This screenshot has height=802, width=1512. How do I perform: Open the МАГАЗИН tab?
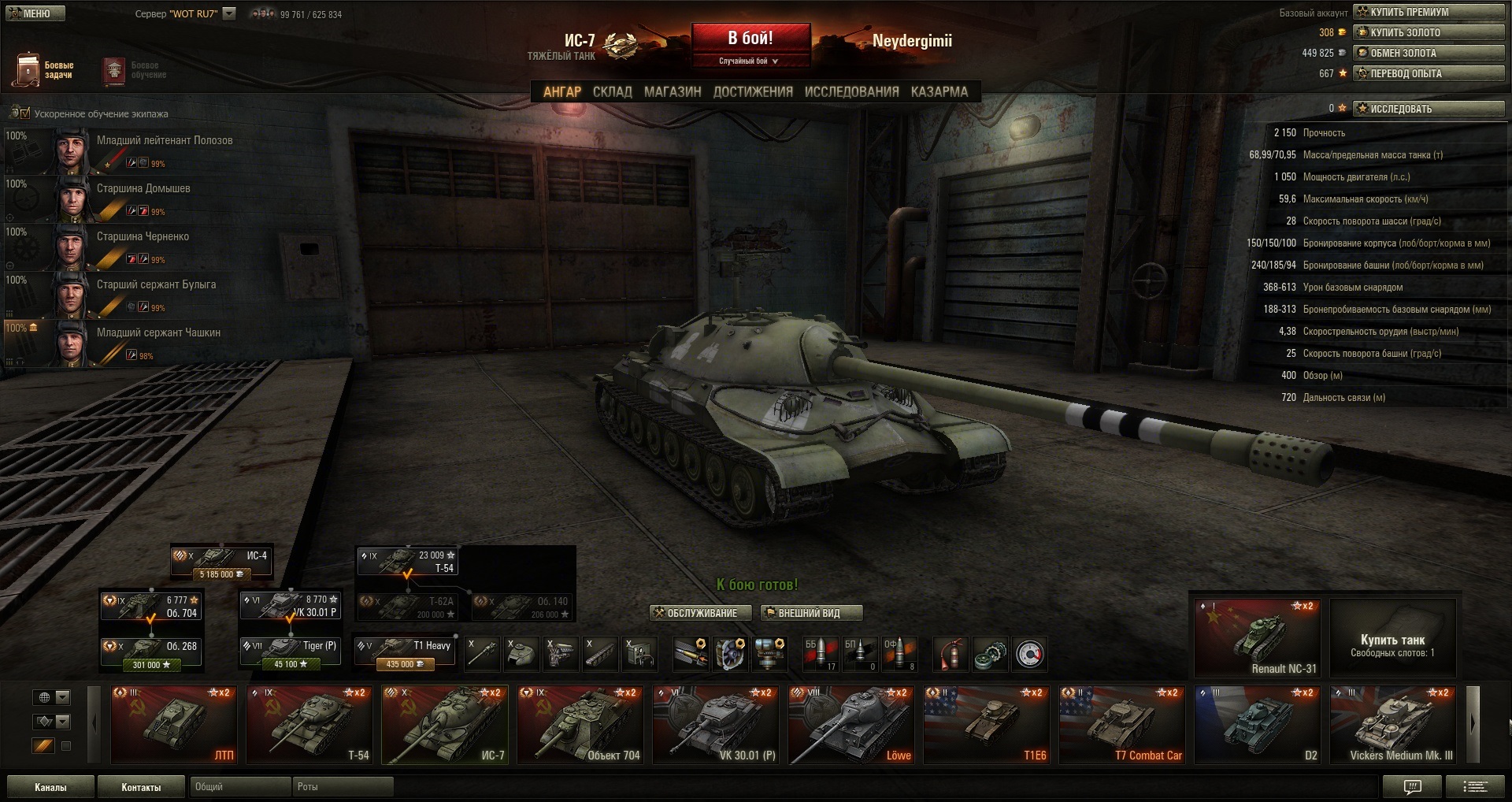(673, 92)
